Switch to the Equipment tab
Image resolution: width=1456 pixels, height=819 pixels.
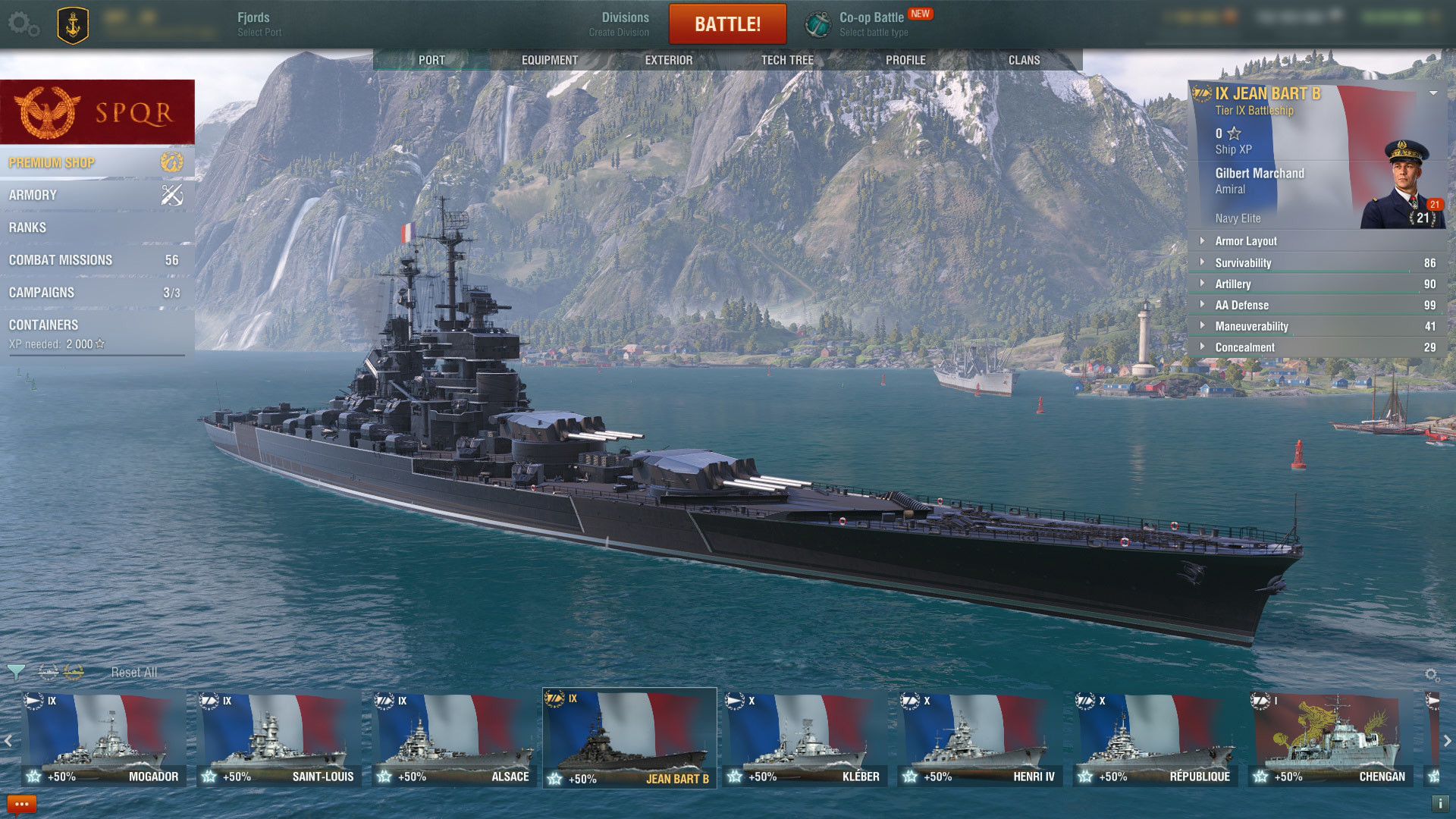click(549, 60)
